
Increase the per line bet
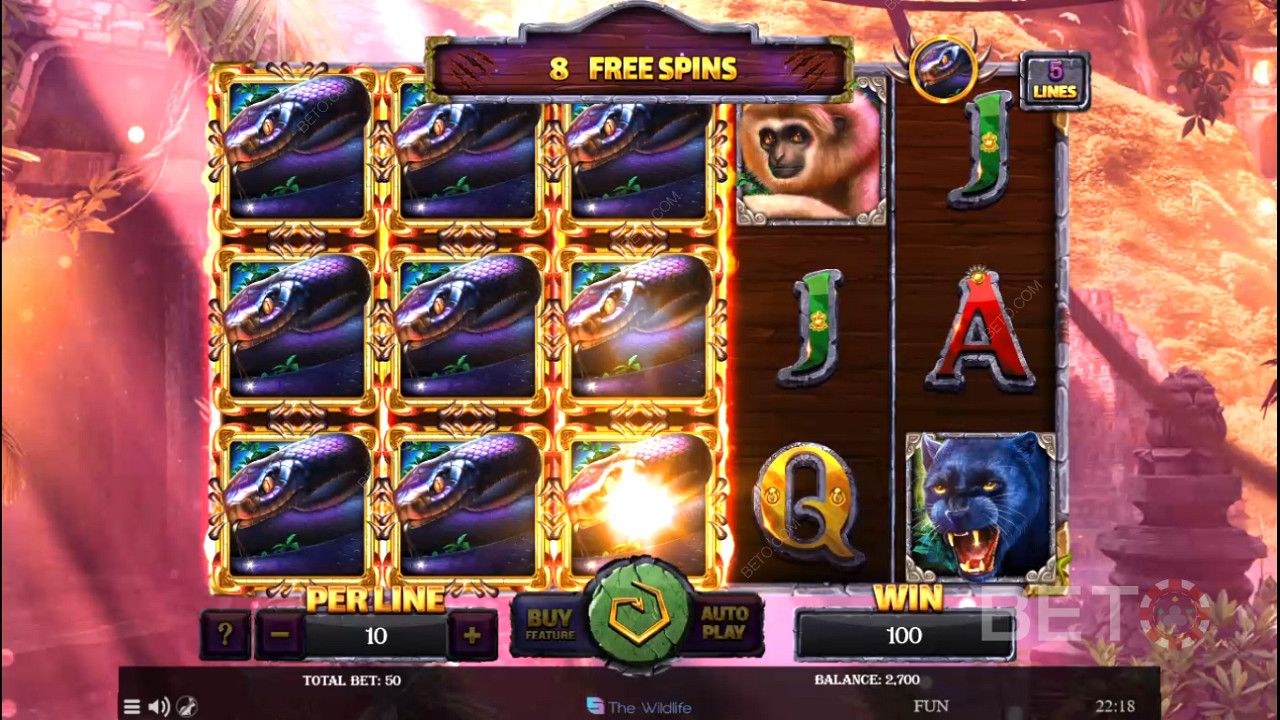click(x=471, y=636)
